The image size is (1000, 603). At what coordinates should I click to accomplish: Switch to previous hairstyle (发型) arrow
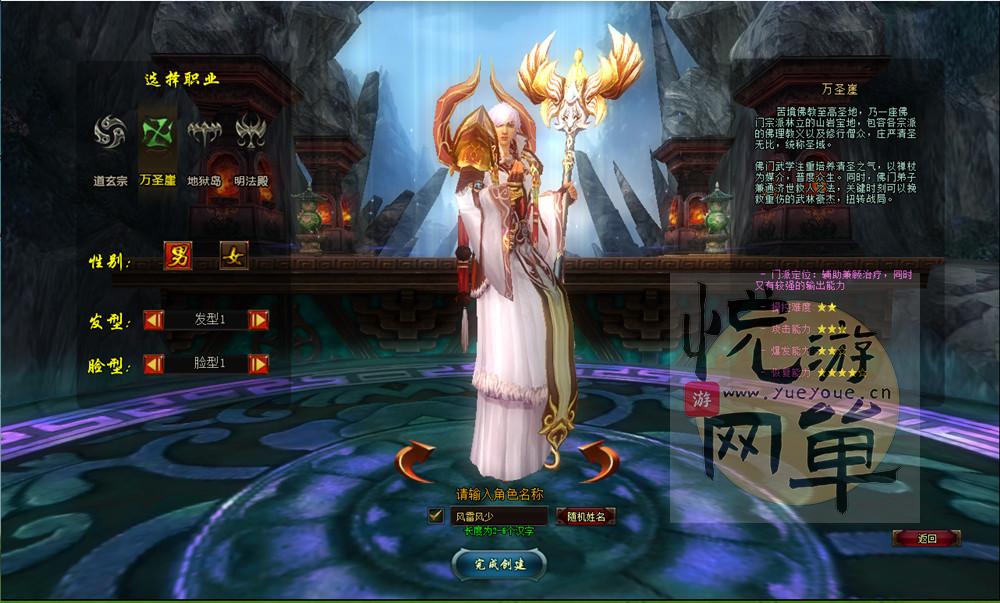154,320
